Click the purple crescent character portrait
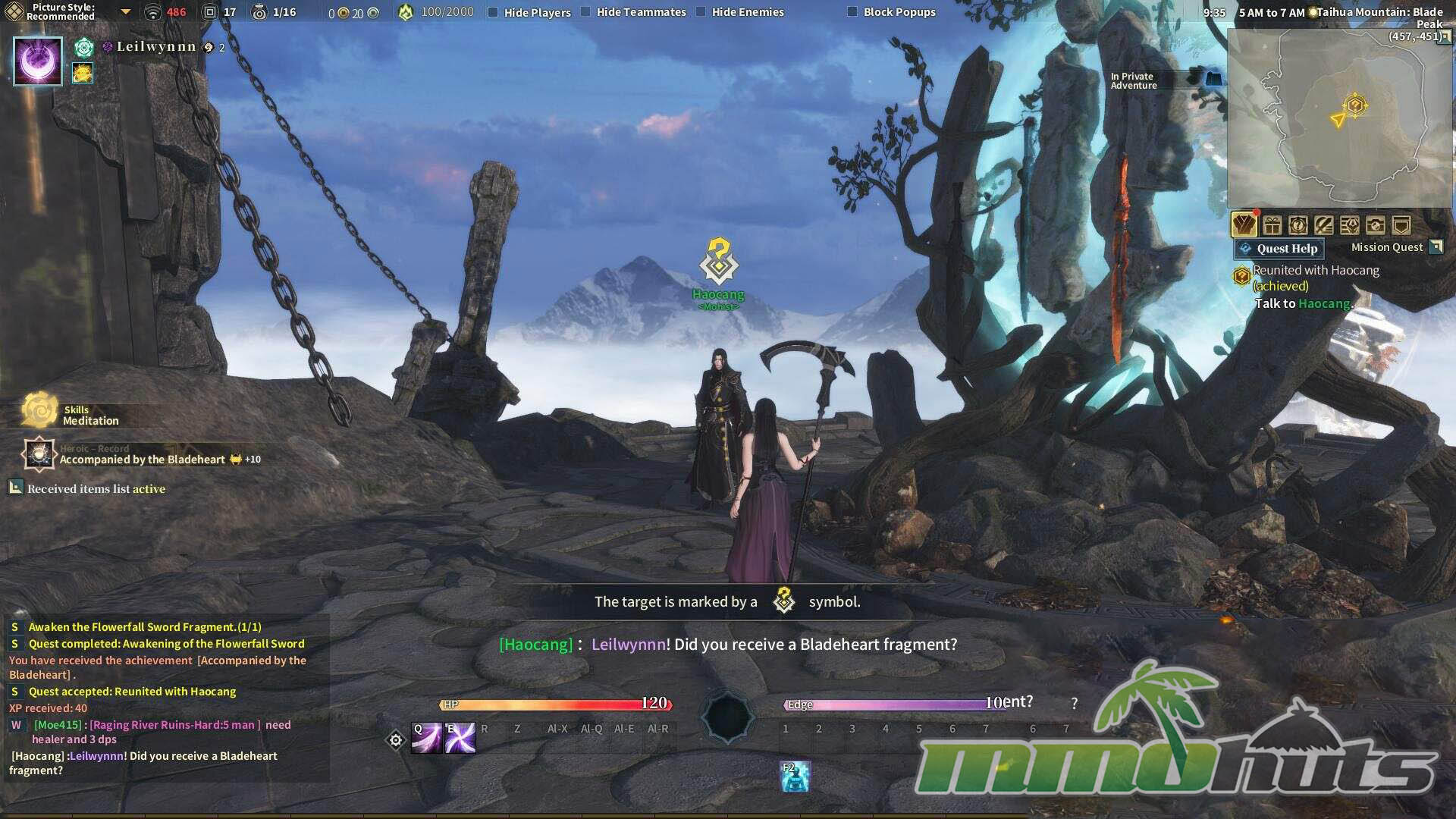The height and width of the screenshot is (819, 1456). (x=38, y=61)
